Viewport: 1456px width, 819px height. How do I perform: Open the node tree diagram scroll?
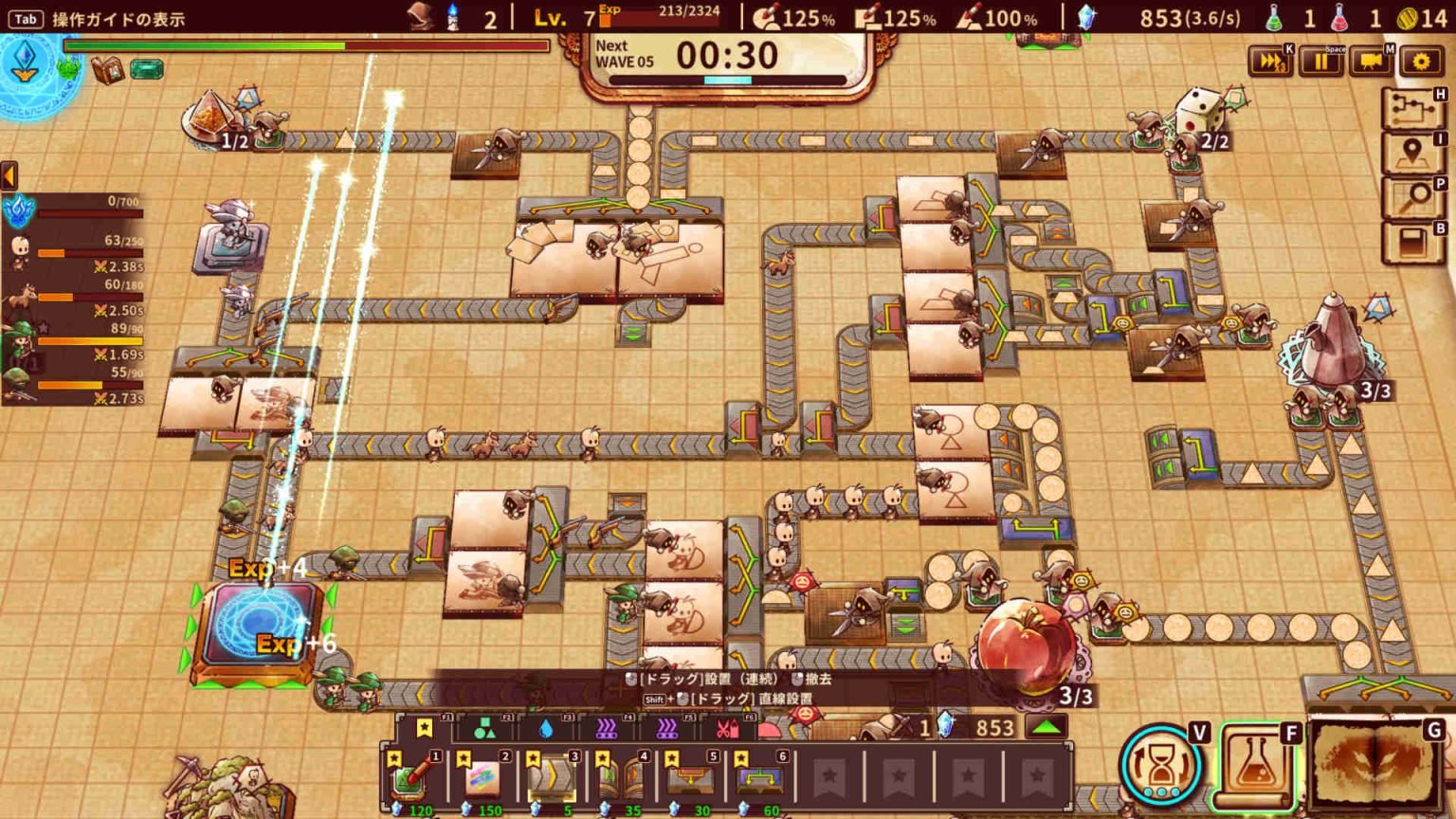[x=1412, y=109]
